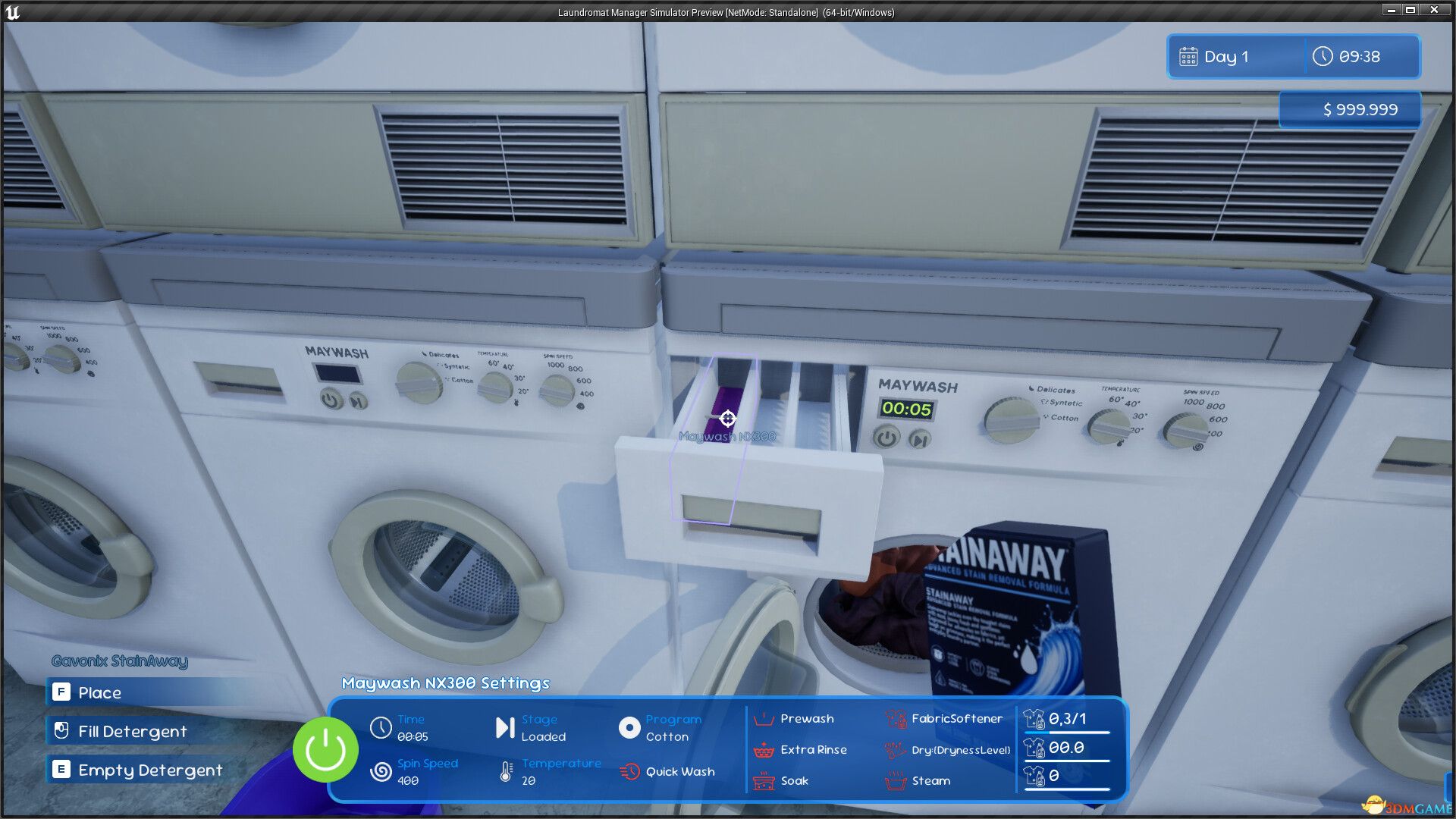Click the Quick Wash clock icon
The height and width of the screenshot is (819, 1456).
tap(630, 770)
